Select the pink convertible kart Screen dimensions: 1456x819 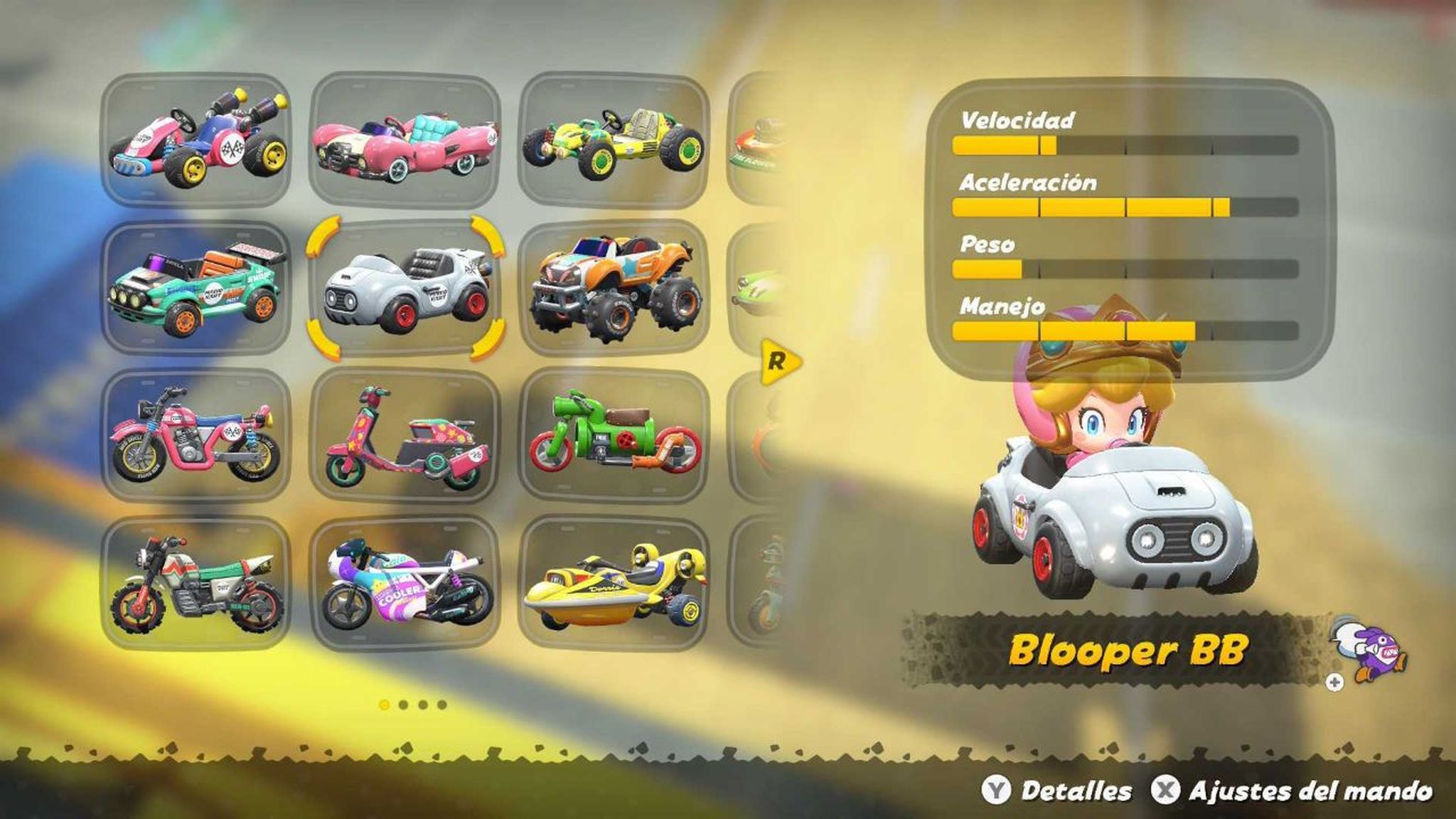point(405,142)
